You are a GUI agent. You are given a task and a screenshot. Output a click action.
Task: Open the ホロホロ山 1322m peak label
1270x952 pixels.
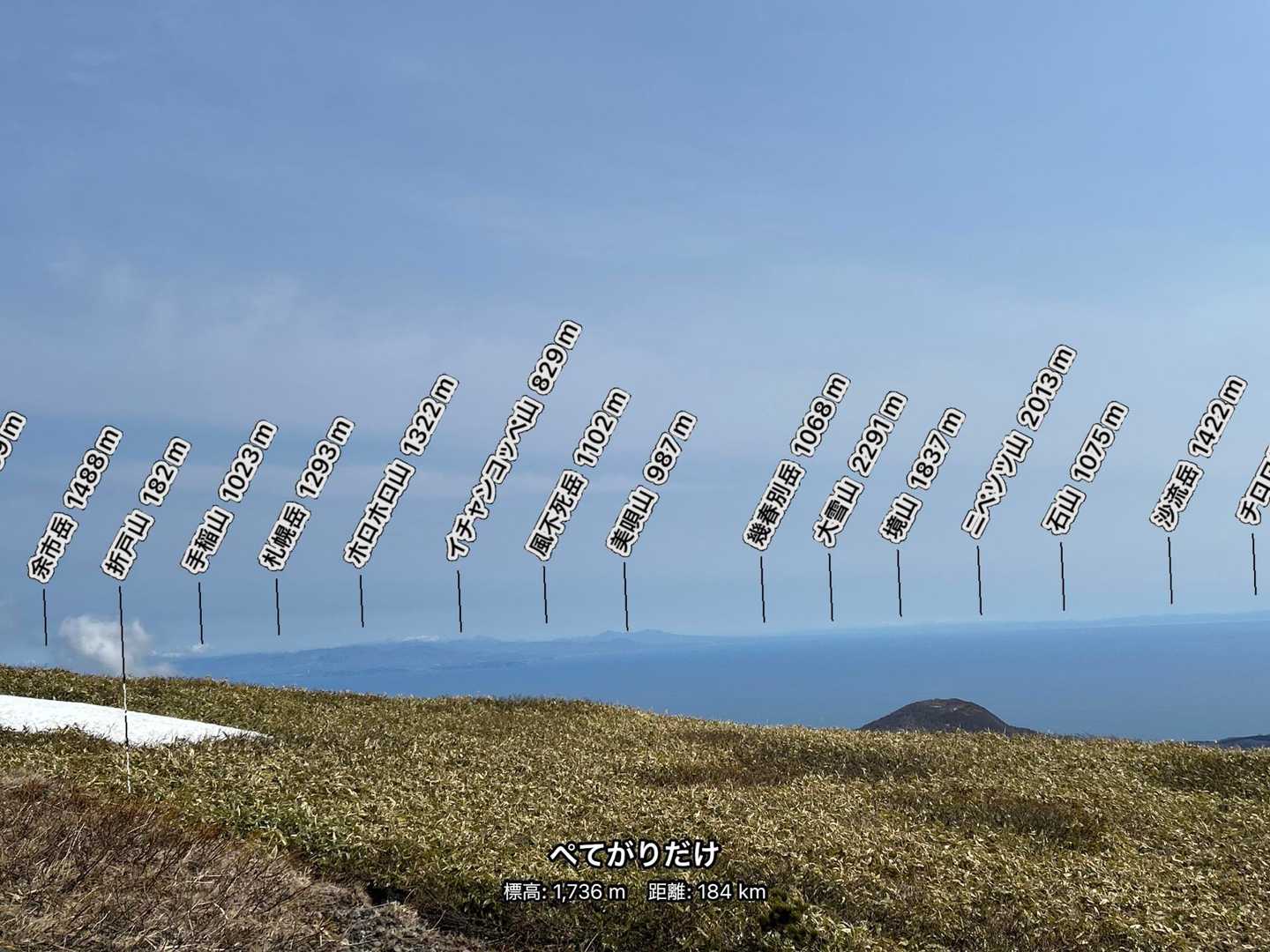401,471
